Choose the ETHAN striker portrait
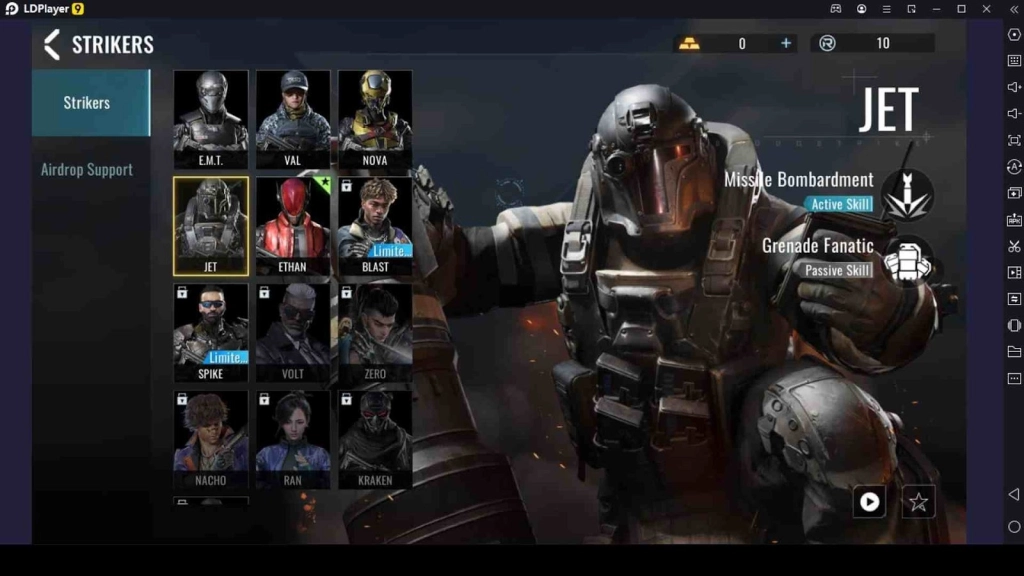Screen dimensions: 1024x576 click(x=293, y=225)
